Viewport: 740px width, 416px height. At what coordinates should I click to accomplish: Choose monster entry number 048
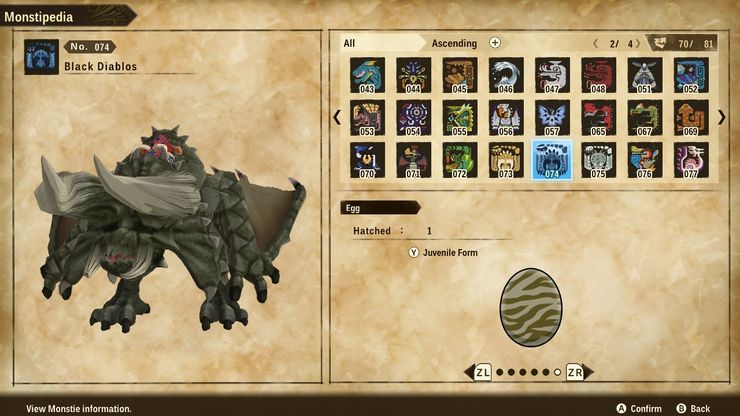coord(598,75)
